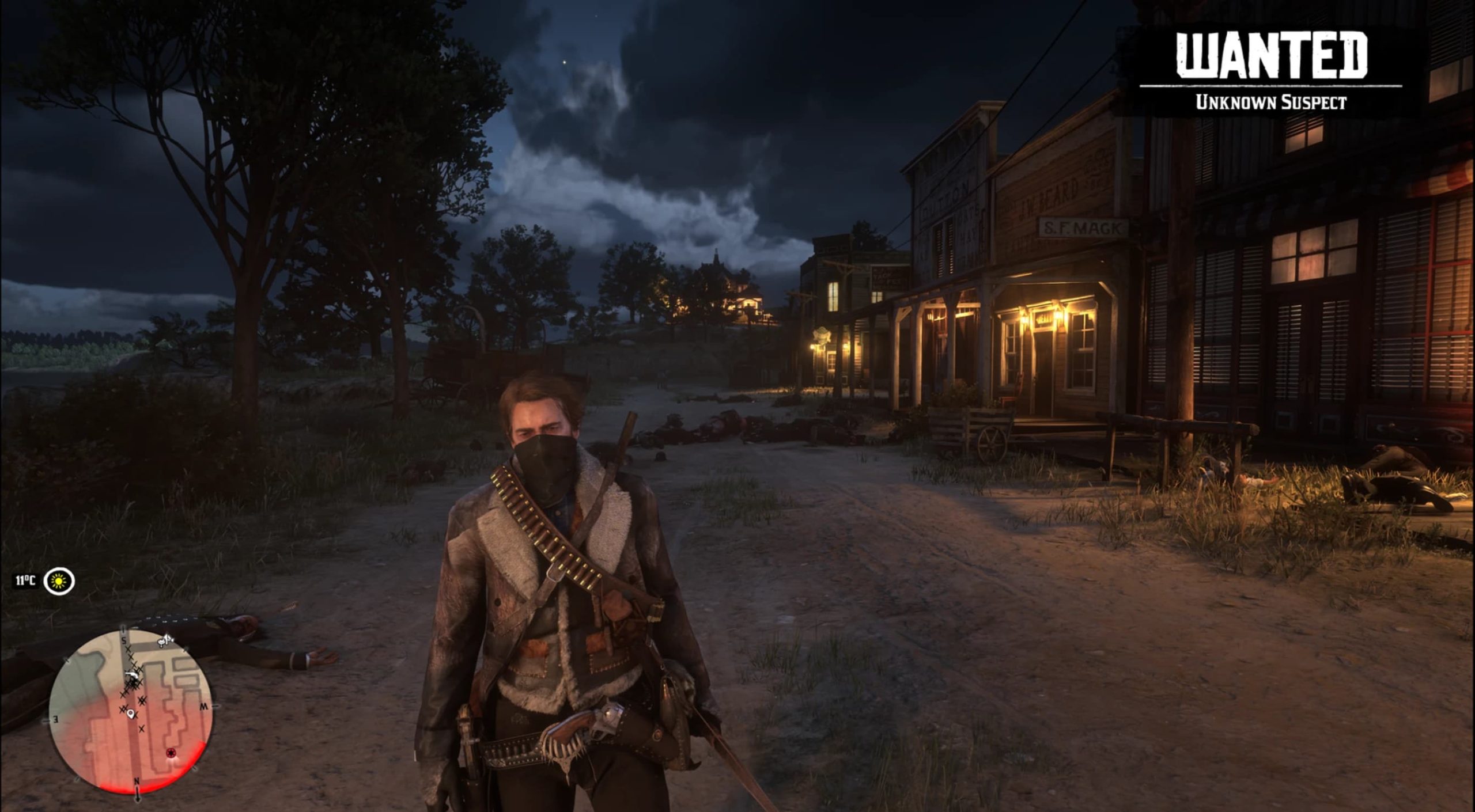Select the red lawman marker on minimap
The image size is (1475, 812).
point(171,753)
